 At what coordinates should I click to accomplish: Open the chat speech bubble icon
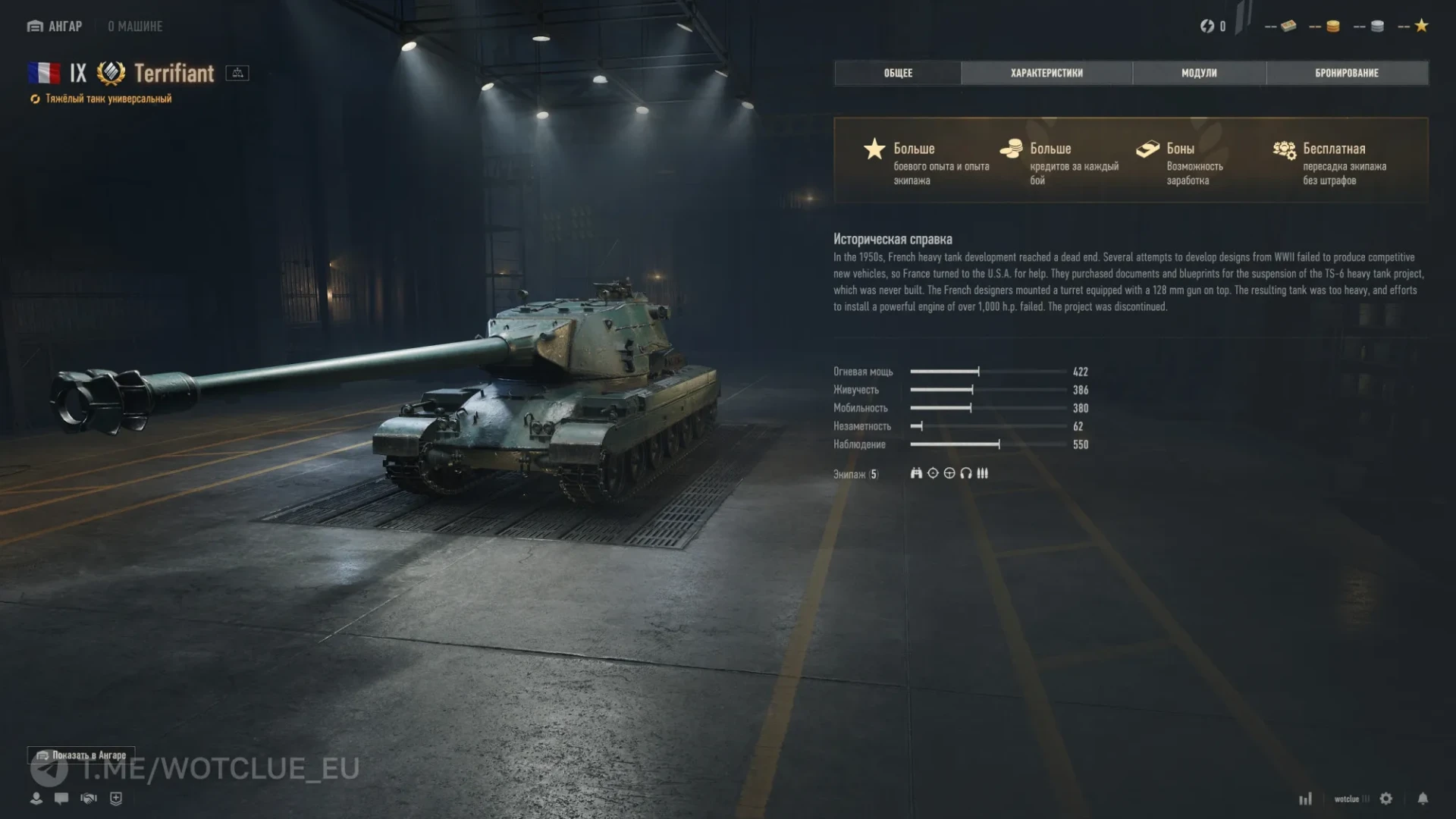(x=61, y=799)
